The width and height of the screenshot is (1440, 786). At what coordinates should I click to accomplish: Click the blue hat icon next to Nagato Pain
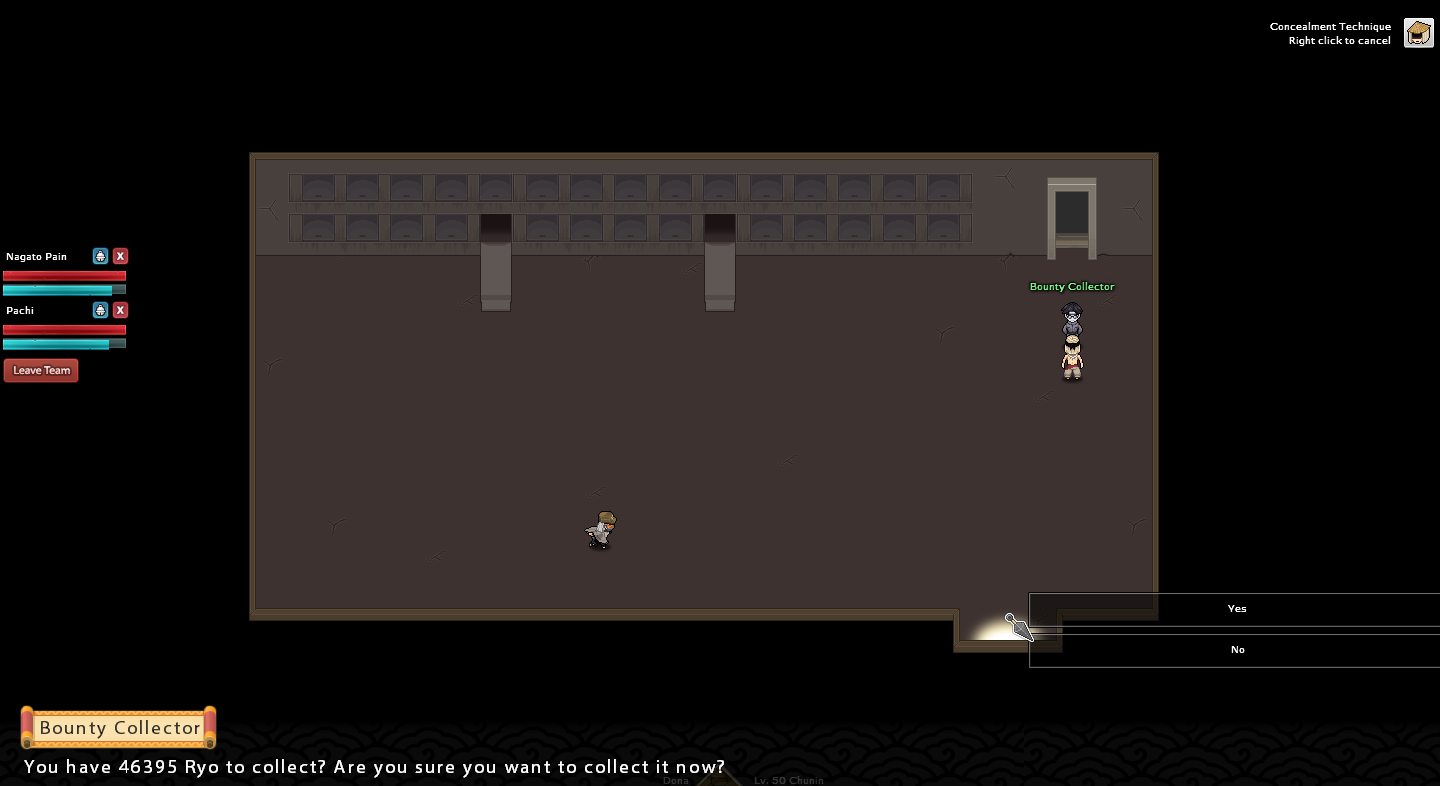(x=100, y=256)
